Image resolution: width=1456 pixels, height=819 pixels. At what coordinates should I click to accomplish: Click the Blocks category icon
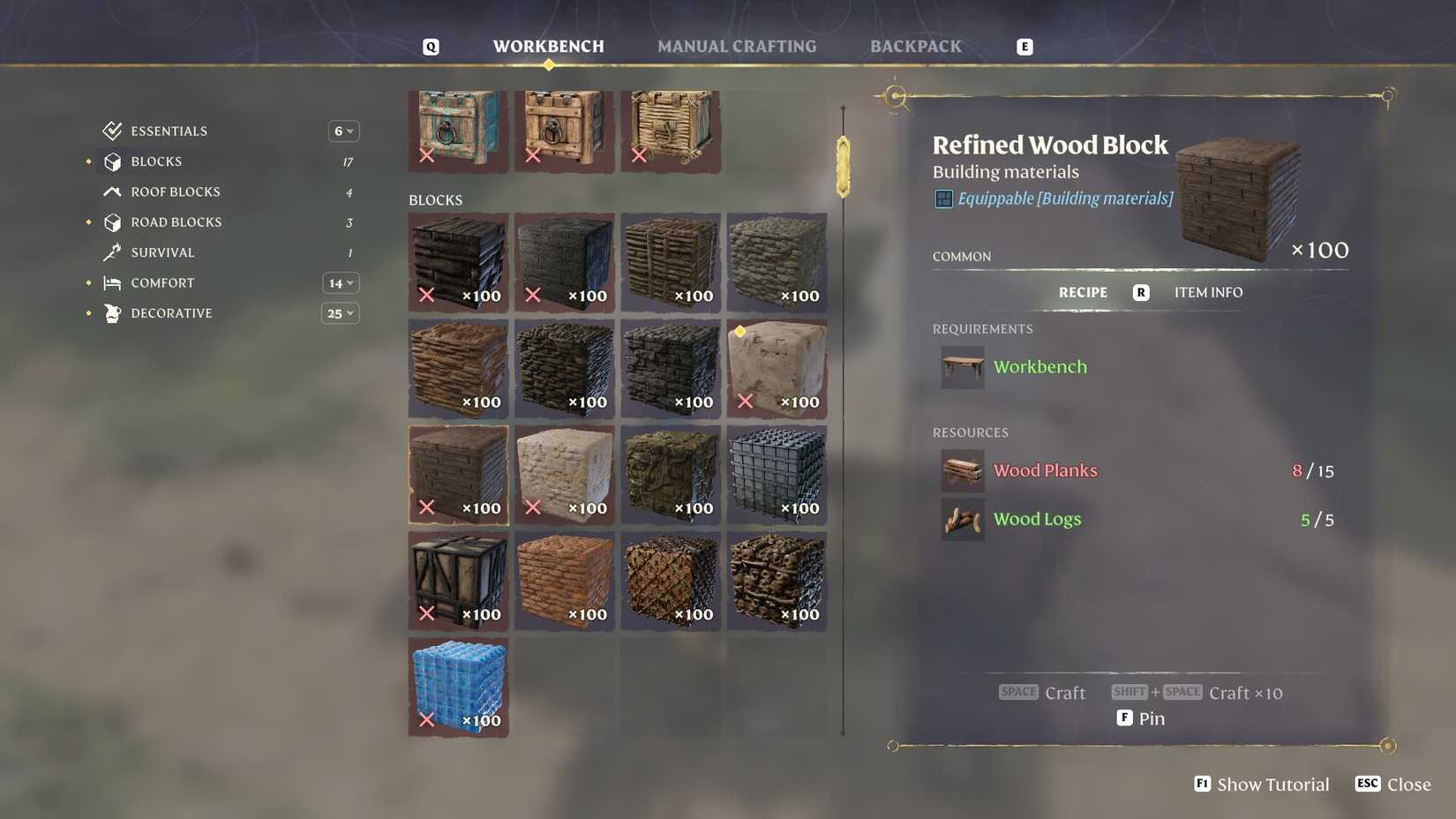click(112, 161)
